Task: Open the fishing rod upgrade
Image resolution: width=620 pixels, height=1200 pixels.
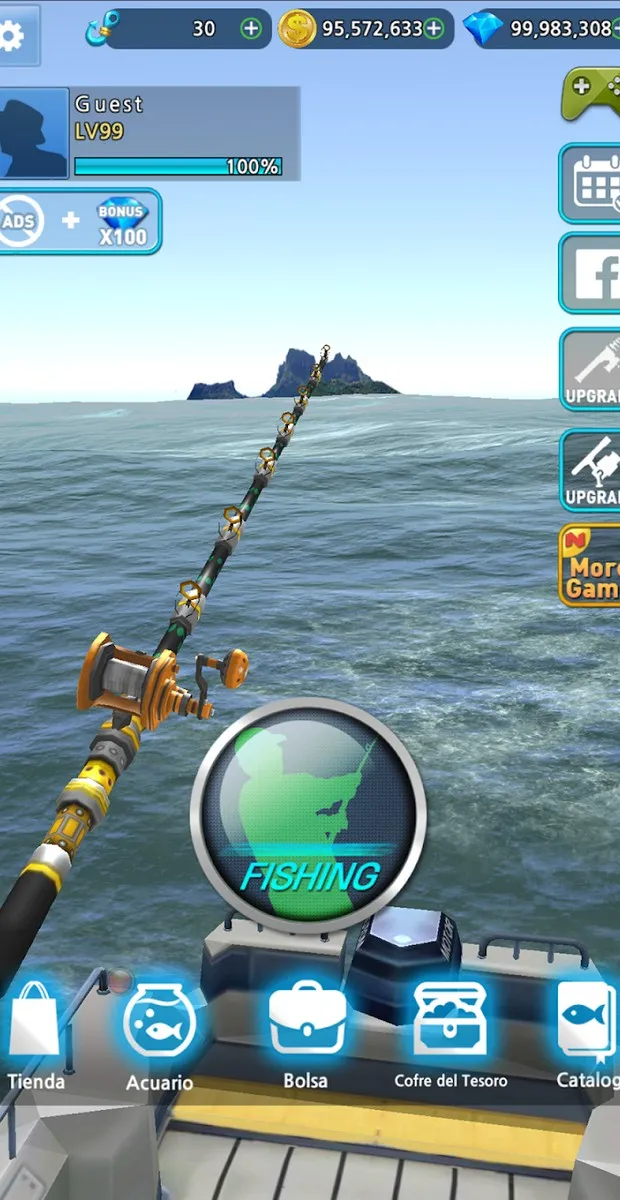Action: pos(592,369)
